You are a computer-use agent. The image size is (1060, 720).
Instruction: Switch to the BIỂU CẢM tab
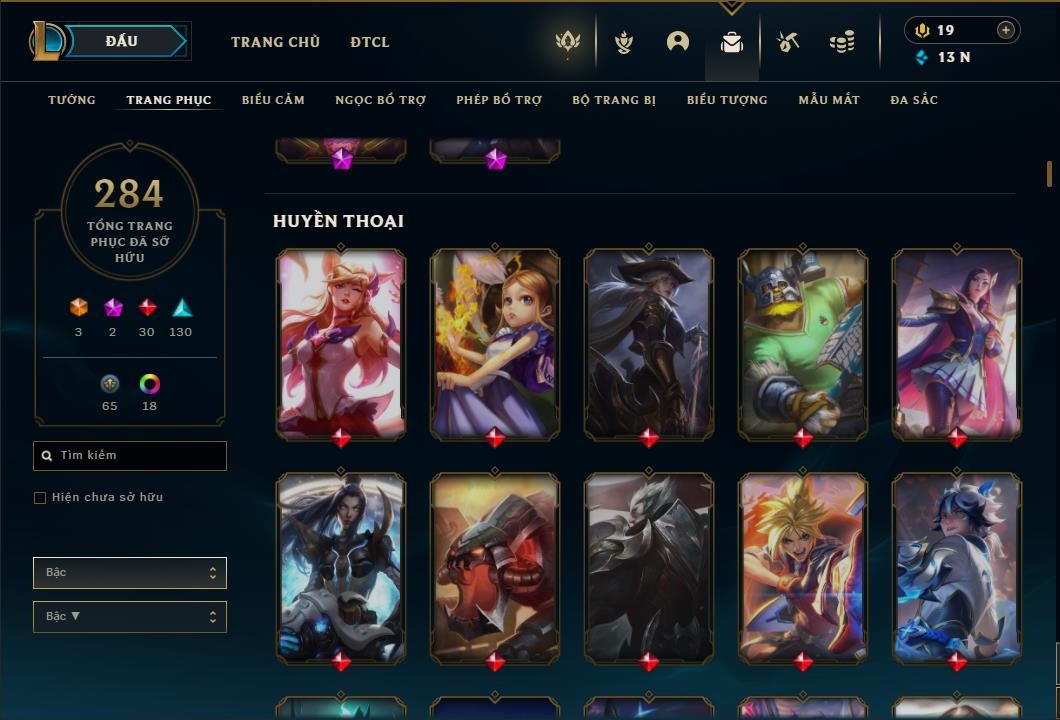click(273, 100)
